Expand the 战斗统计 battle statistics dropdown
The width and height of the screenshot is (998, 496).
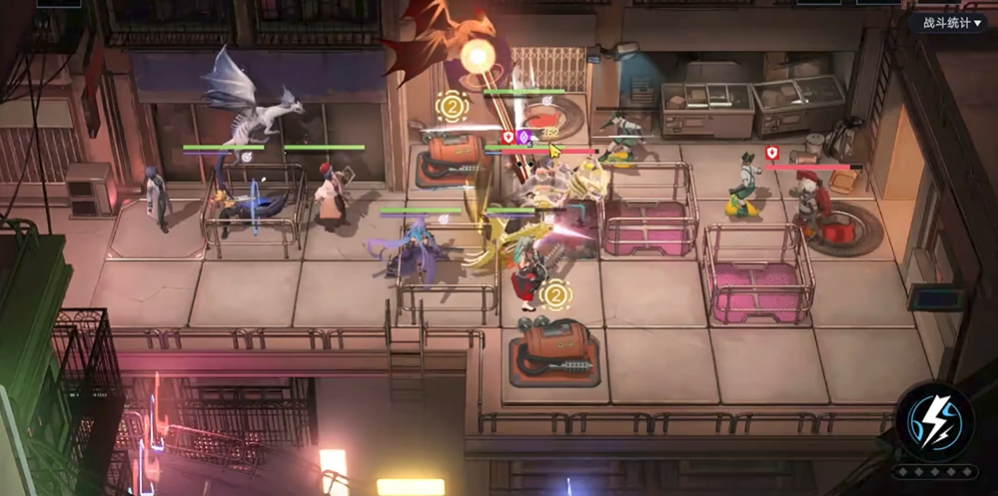tap(950, 22)
